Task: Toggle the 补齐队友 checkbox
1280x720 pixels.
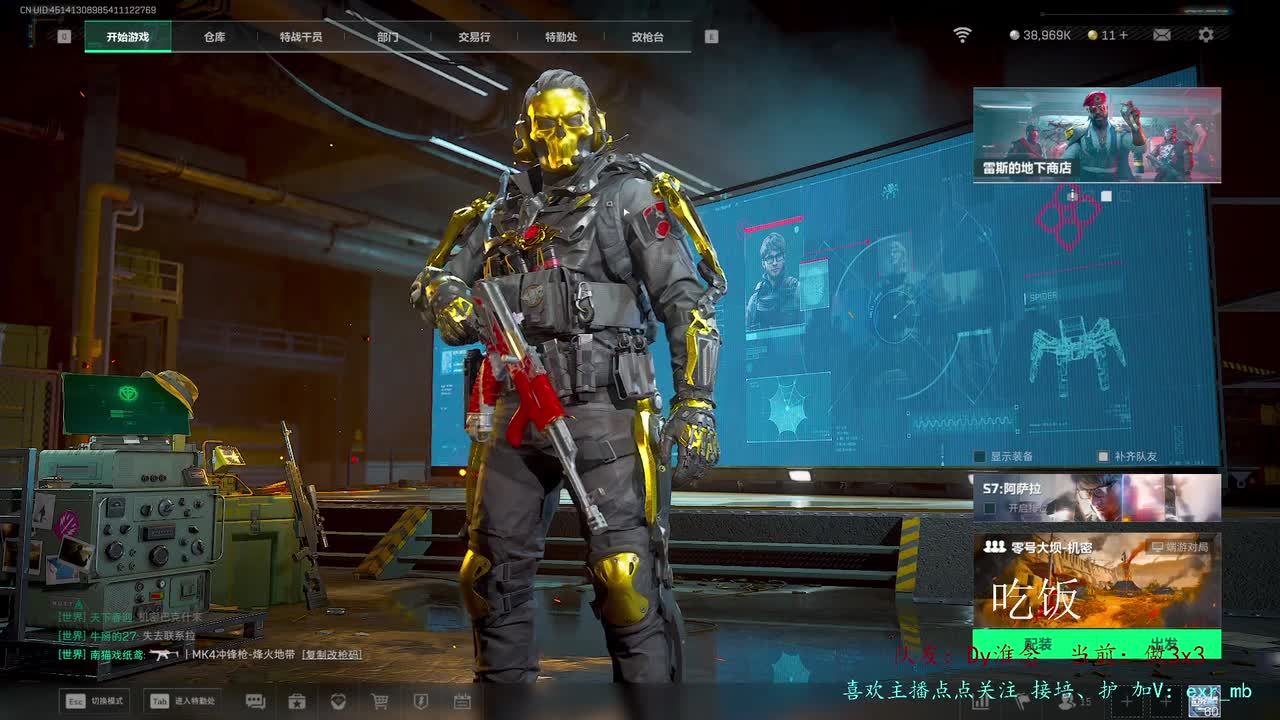Action: [1104, 457]
